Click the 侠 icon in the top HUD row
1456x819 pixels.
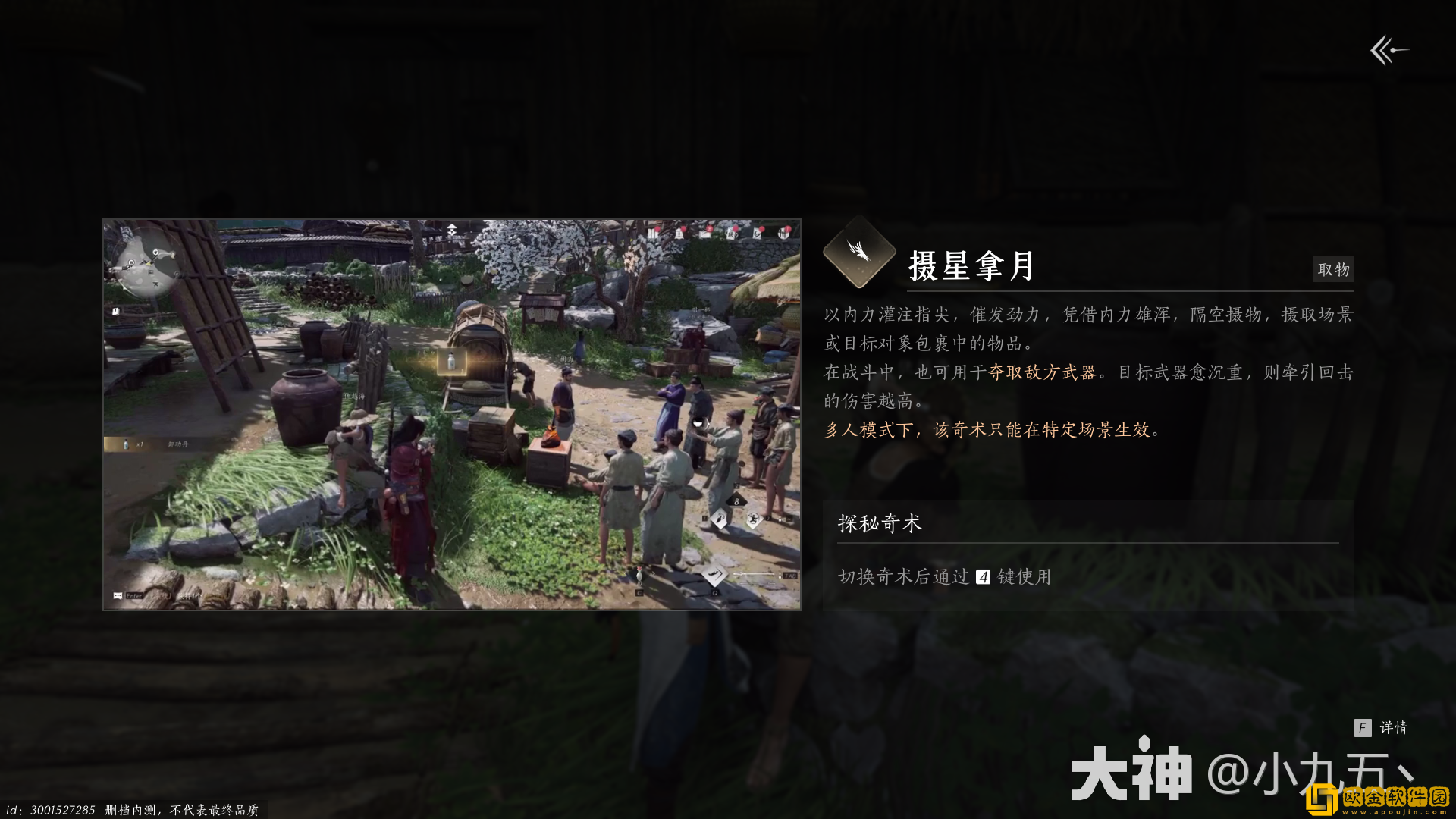[732, 234]
